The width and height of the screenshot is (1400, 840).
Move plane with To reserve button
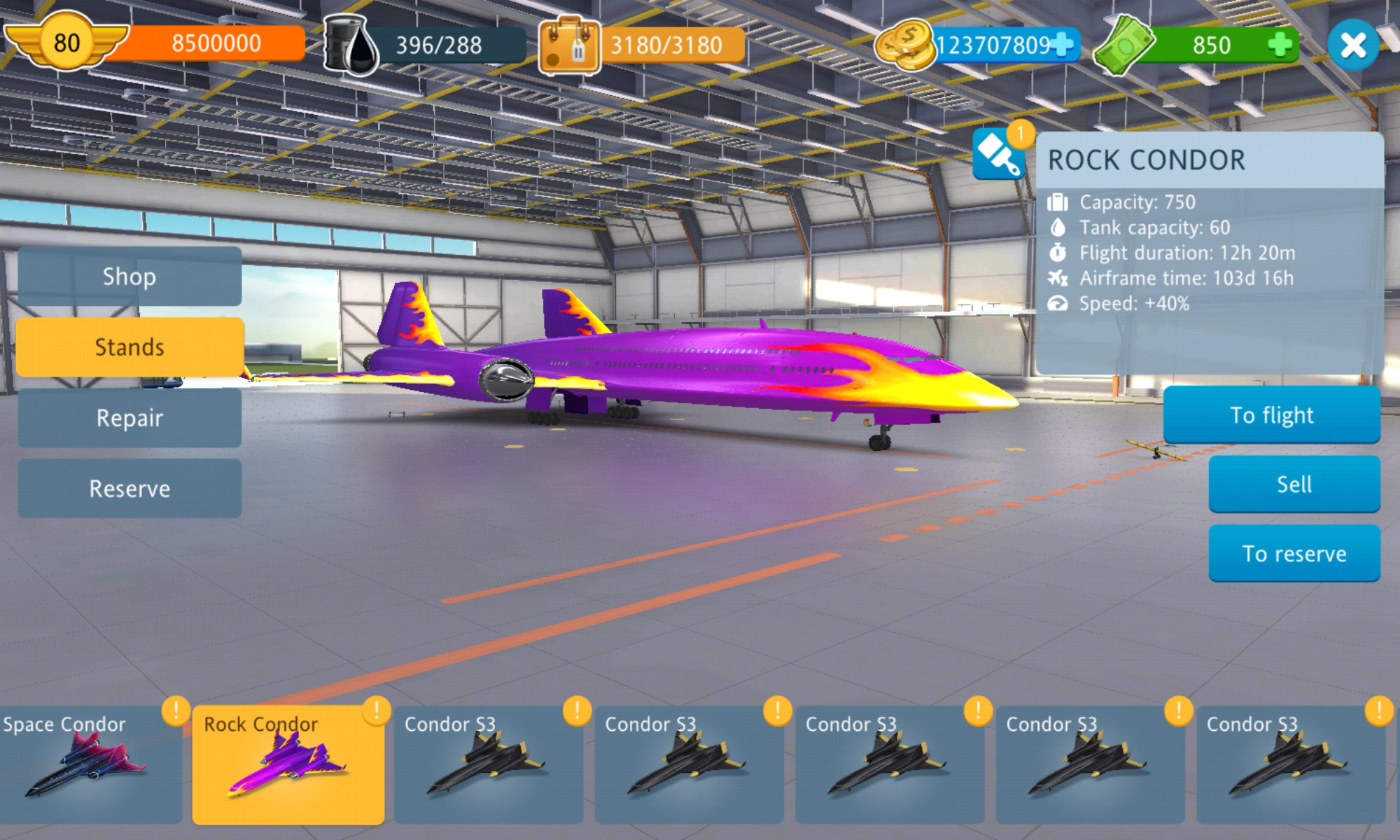click(1294, 554)
